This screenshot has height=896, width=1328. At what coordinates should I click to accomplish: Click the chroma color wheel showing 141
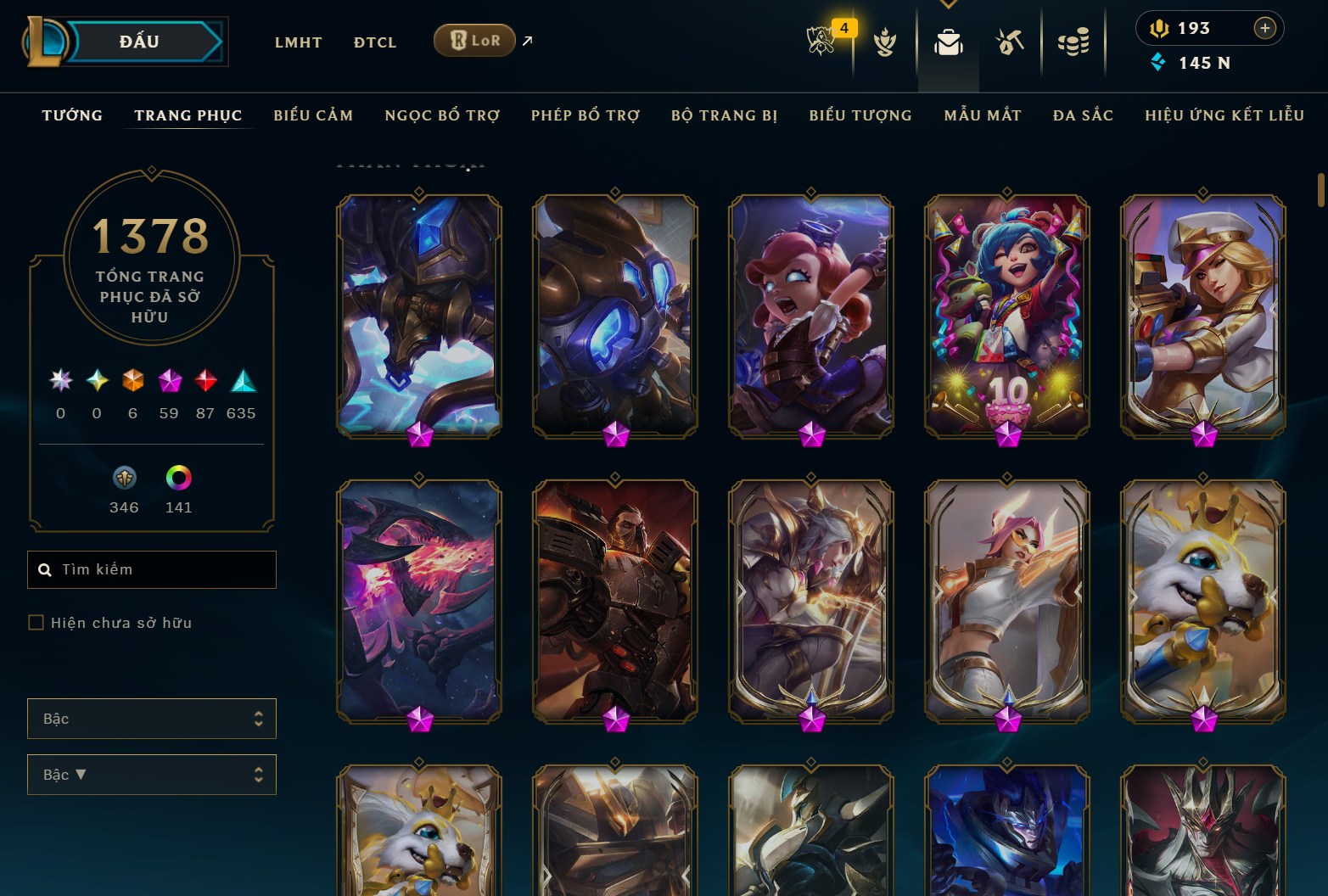coord(177,478)
